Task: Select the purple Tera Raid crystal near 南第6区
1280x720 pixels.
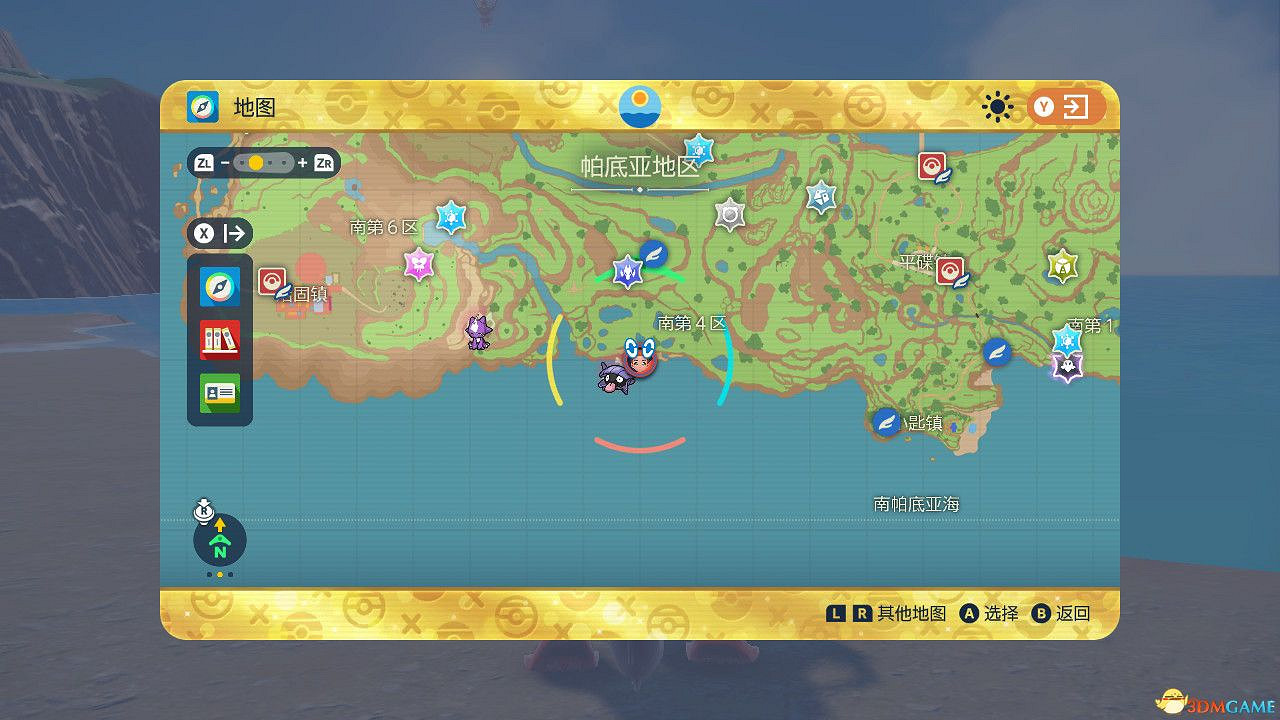Action: click(x=421, y=266)
